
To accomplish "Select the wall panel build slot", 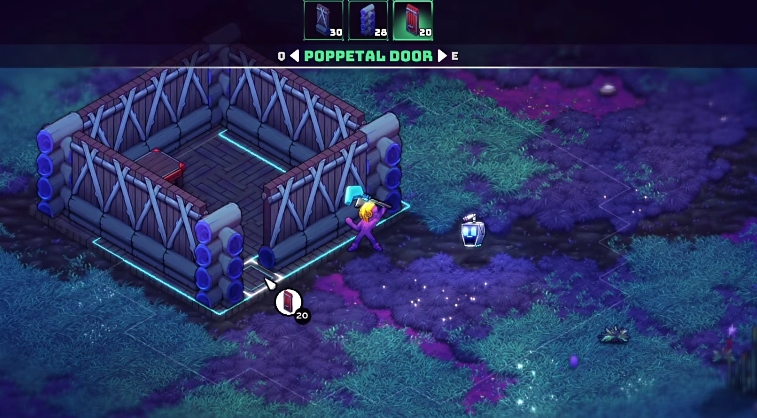I will pos(323,19).
